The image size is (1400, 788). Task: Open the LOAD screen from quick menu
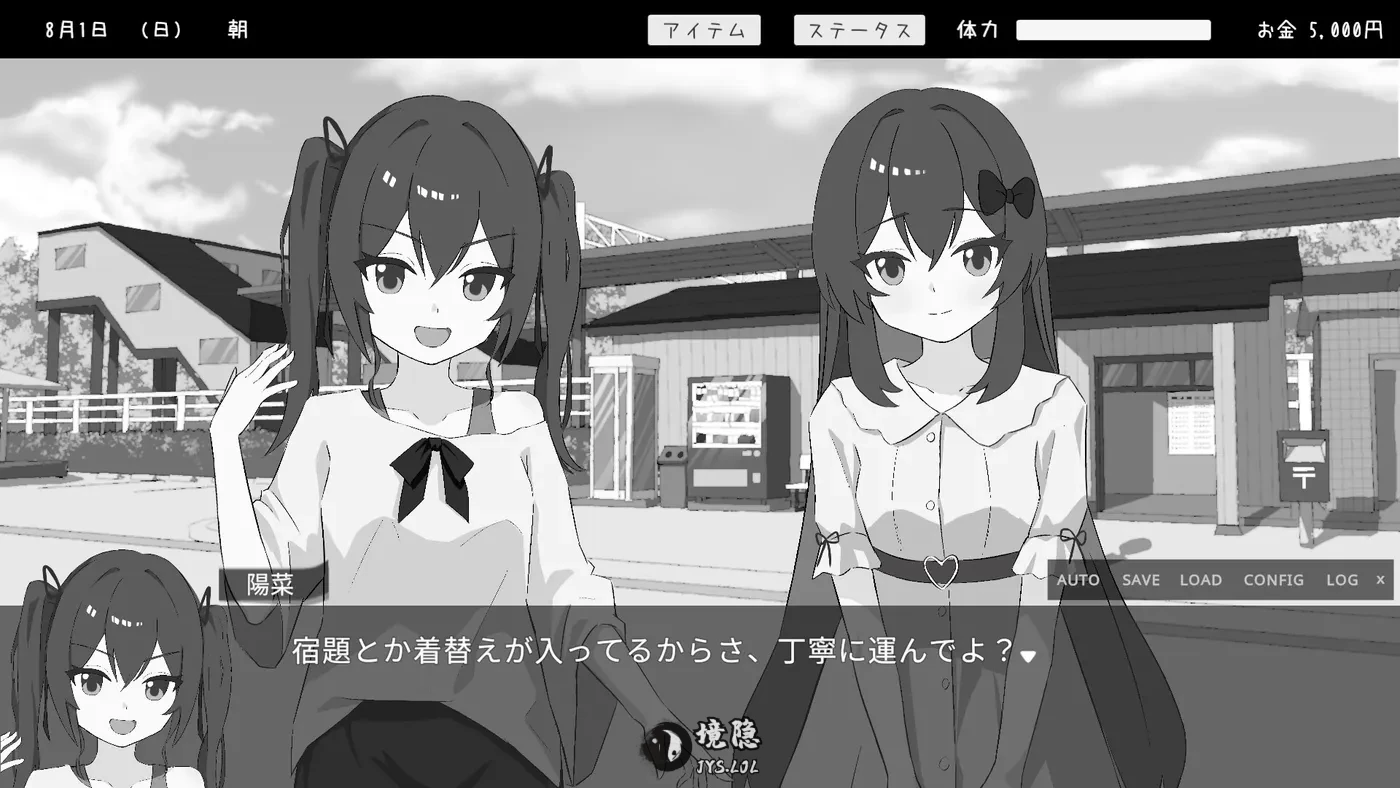tap(1200, 580)
